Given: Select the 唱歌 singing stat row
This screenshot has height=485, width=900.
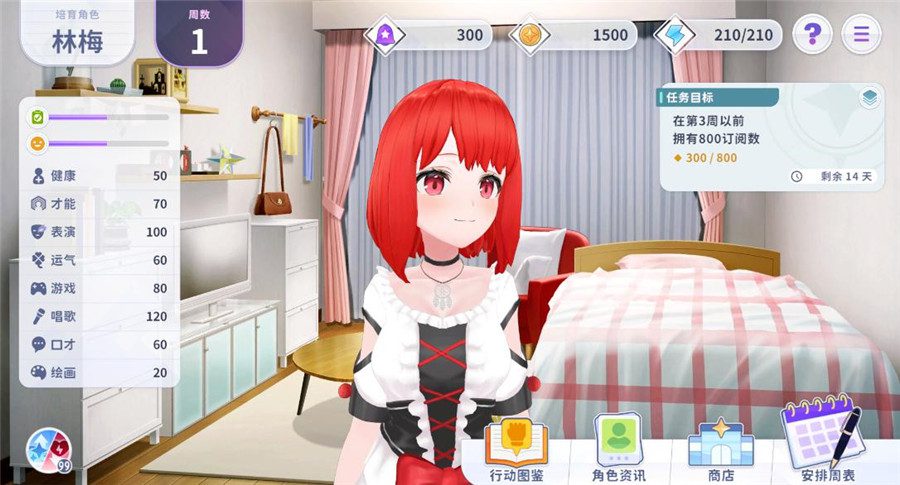Looking at the screenshot, I should (98, 316).
